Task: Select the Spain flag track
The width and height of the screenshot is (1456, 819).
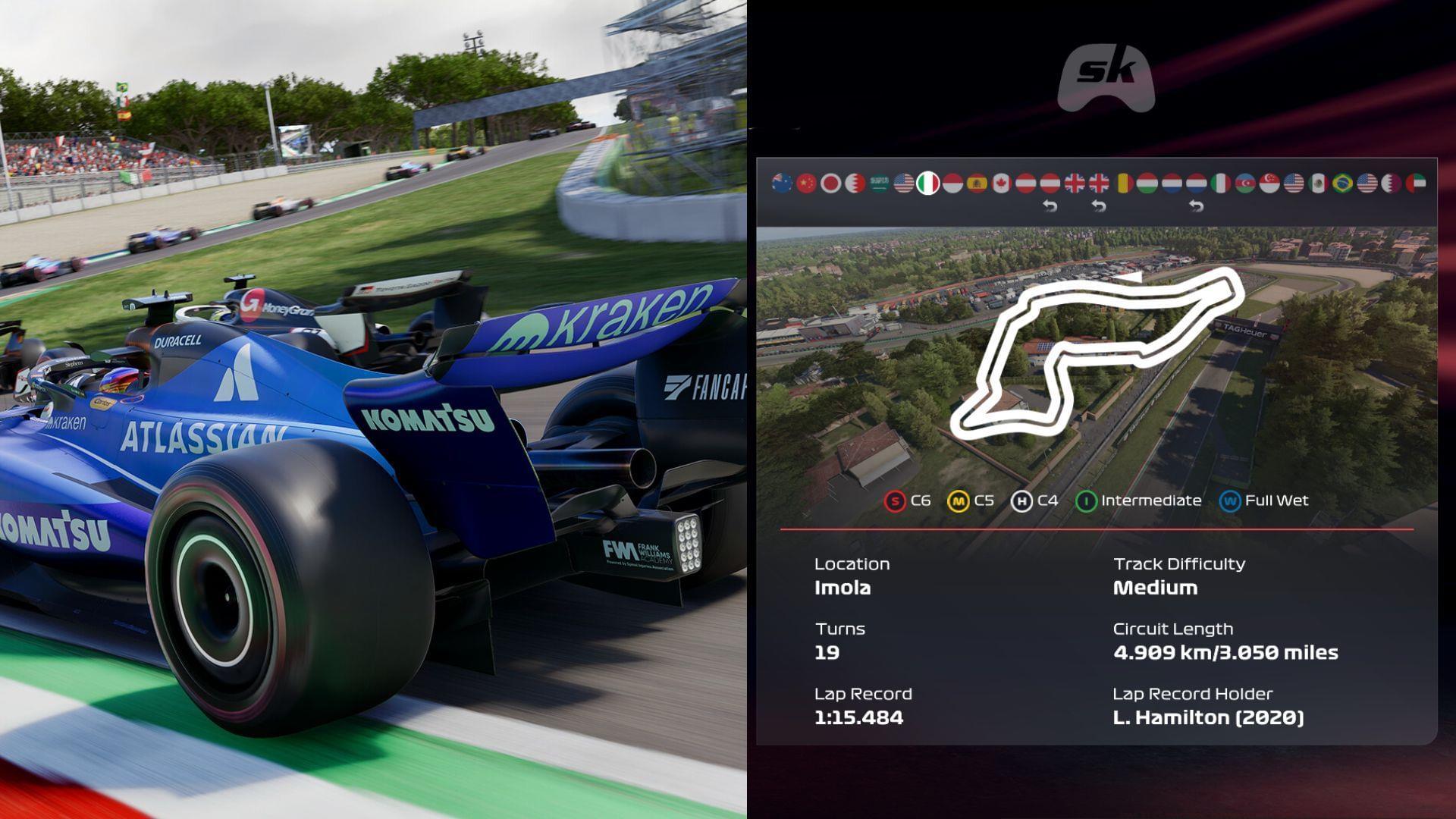Action: 977,183
